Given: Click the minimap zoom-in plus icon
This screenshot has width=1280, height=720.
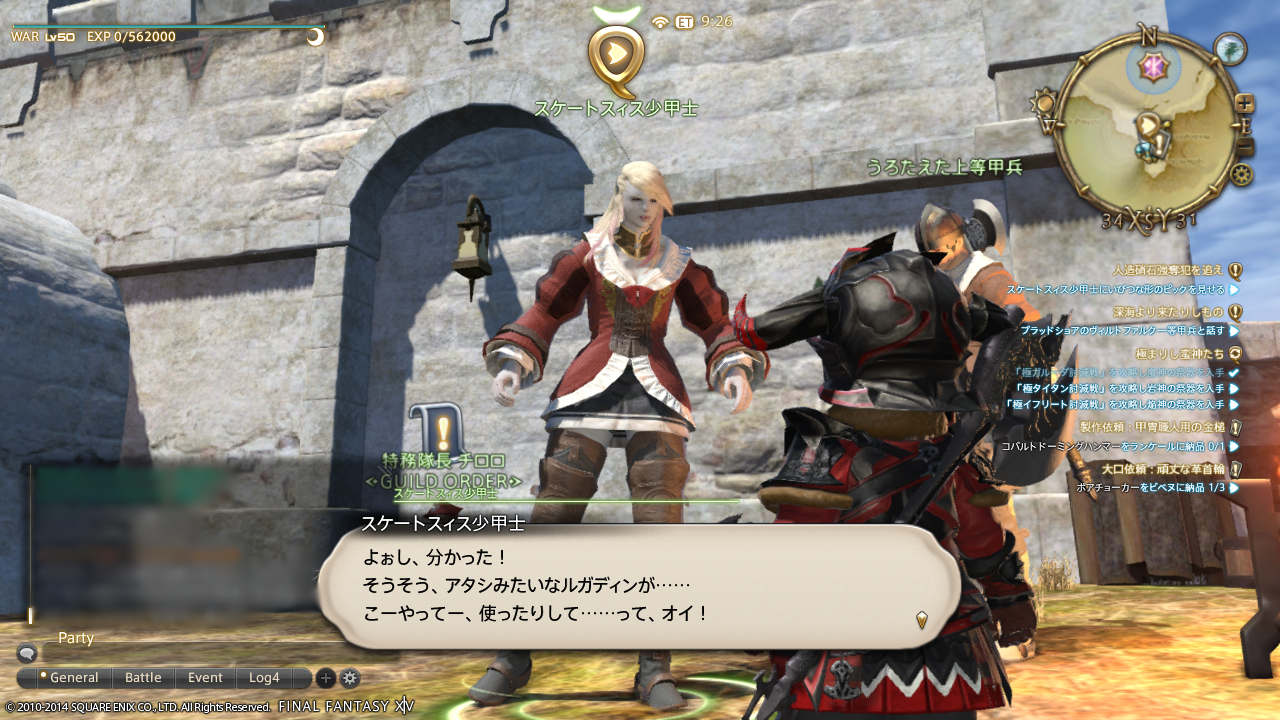Looking at the screenshot, I should (1244, 103).
